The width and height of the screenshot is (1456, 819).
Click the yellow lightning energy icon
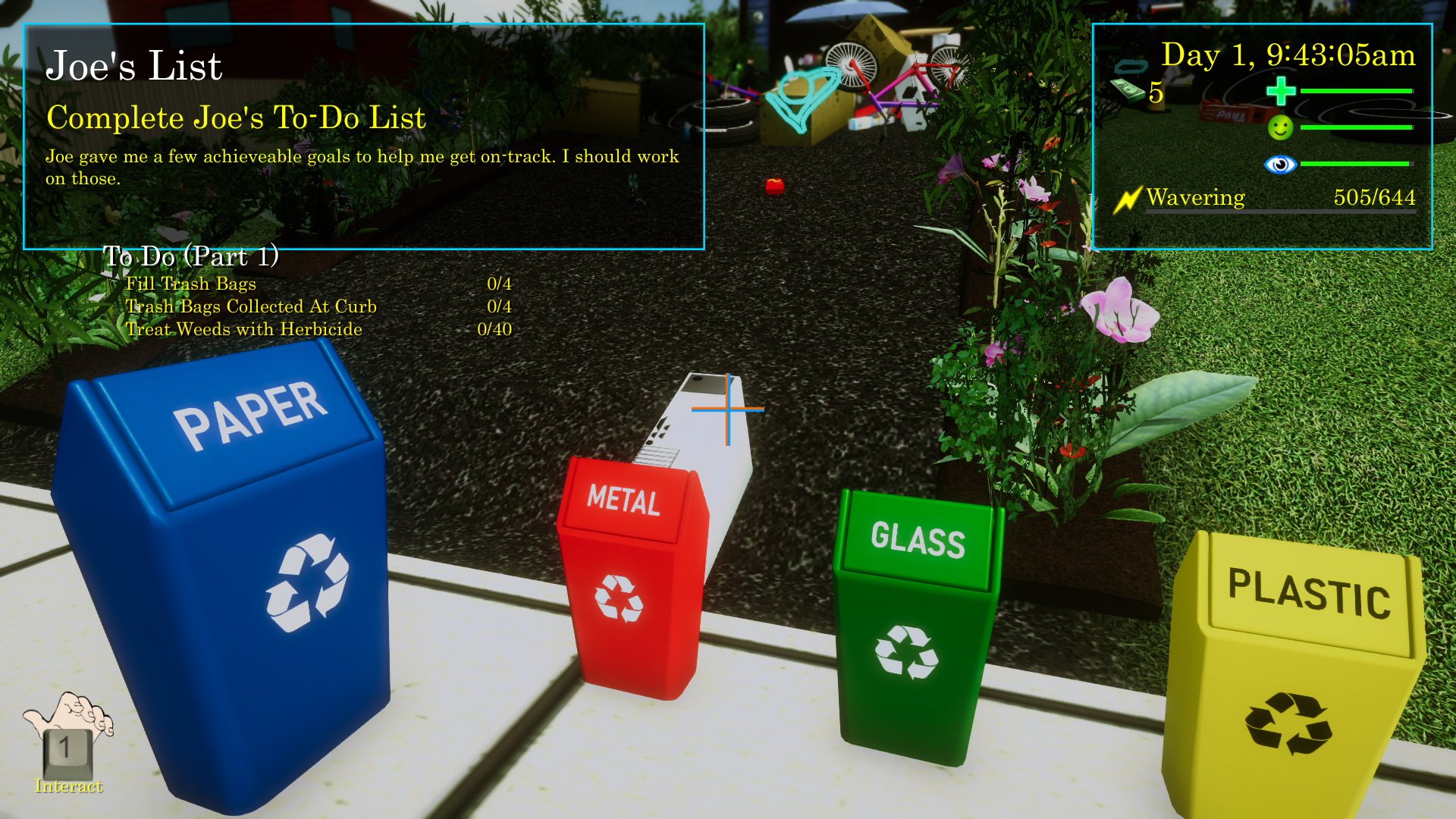[x=1128, y=199]
